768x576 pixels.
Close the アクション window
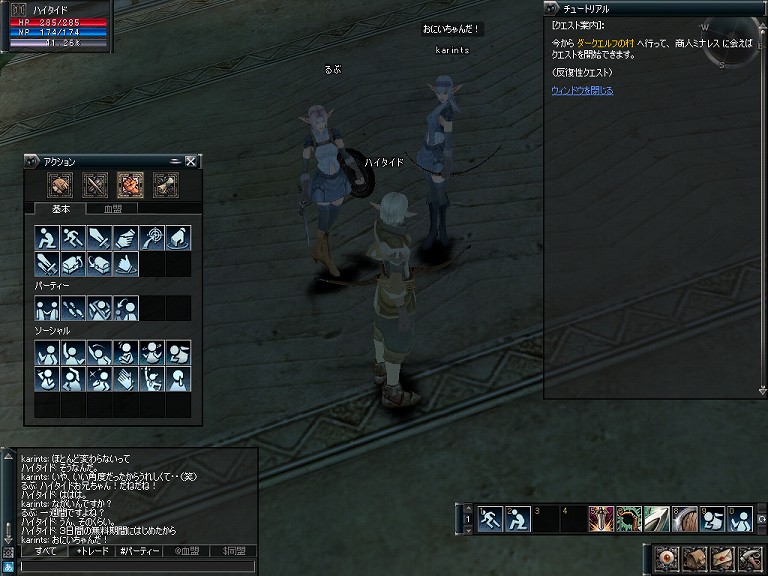click(192, 161)
